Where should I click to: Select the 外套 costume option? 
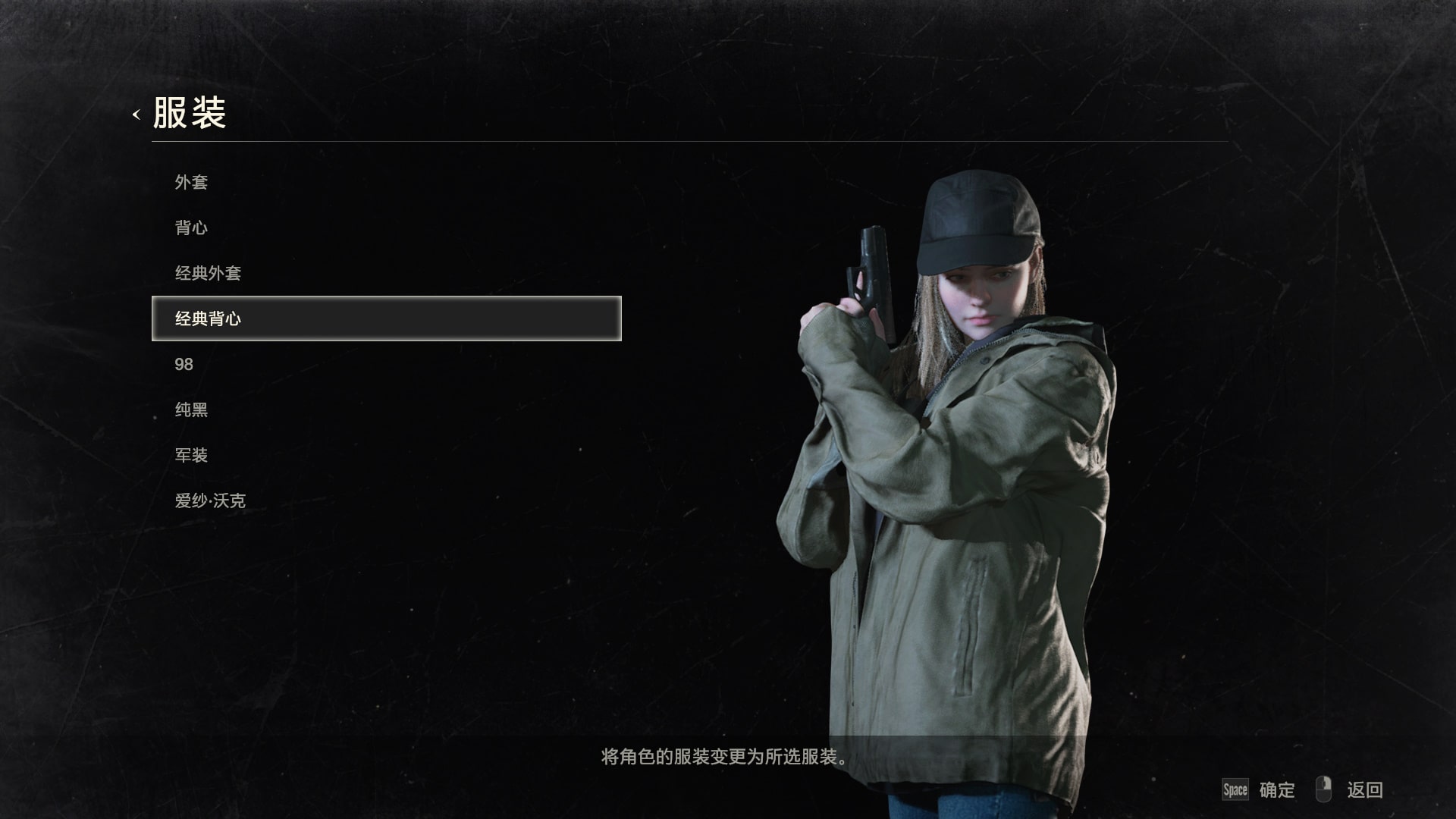coord(193,182)
